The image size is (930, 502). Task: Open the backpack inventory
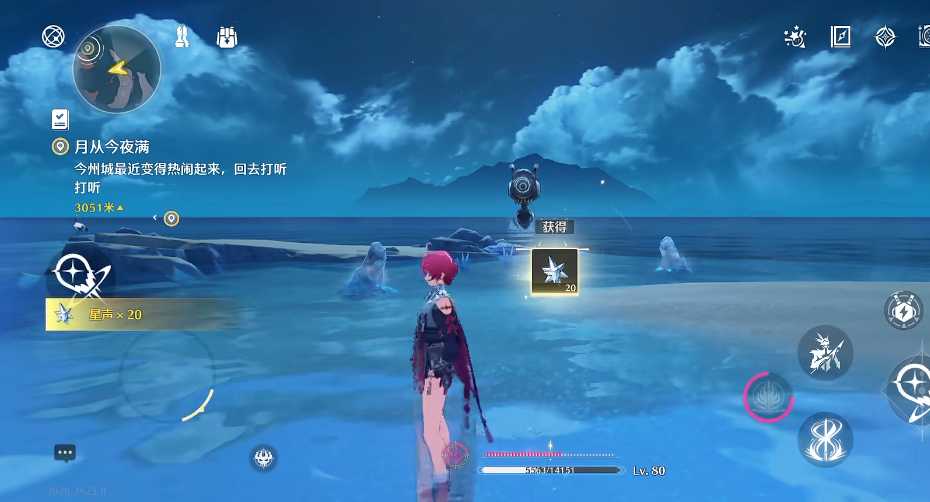[227, 38]
